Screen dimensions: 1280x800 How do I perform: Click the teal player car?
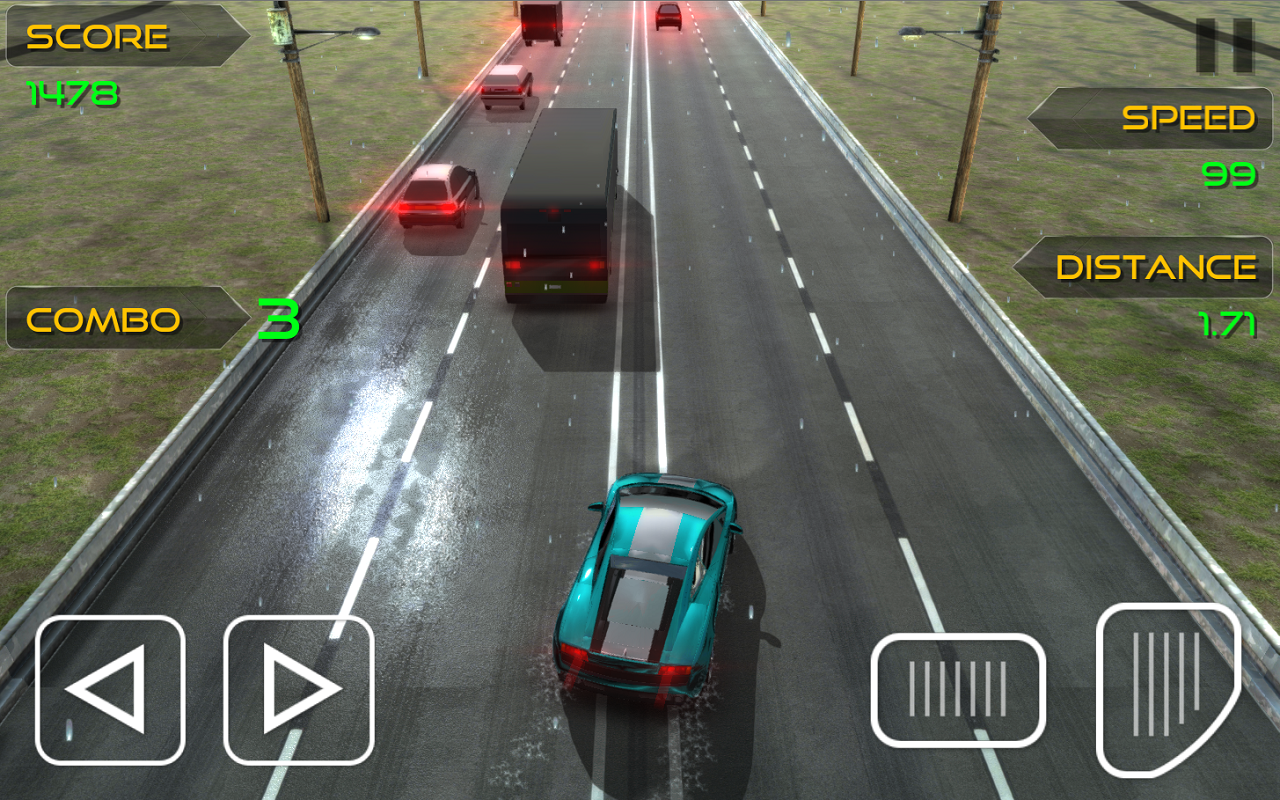click(x=645, y=590)
